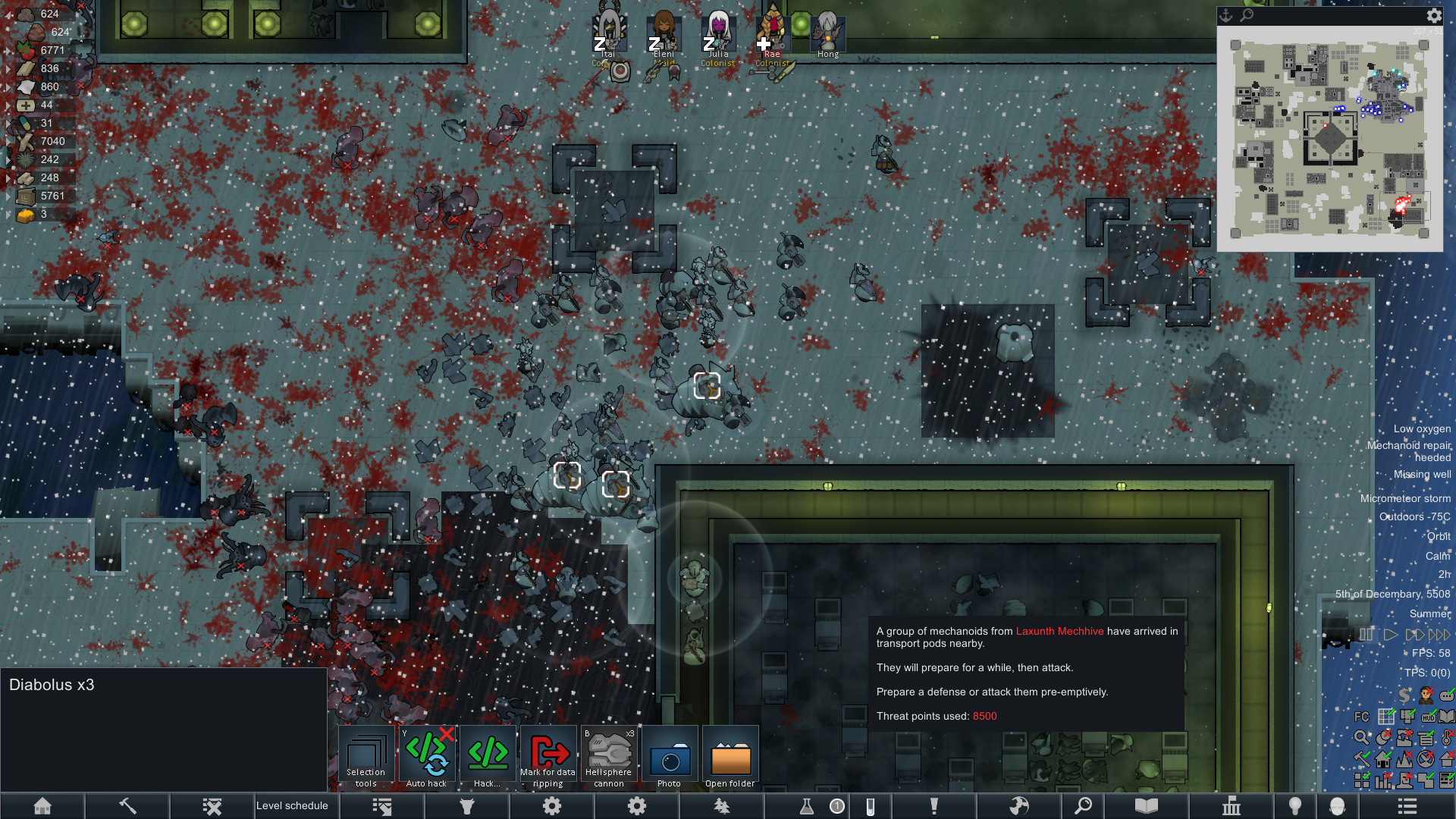
Task: Click the Hack... command button
Action: (488, 756)
